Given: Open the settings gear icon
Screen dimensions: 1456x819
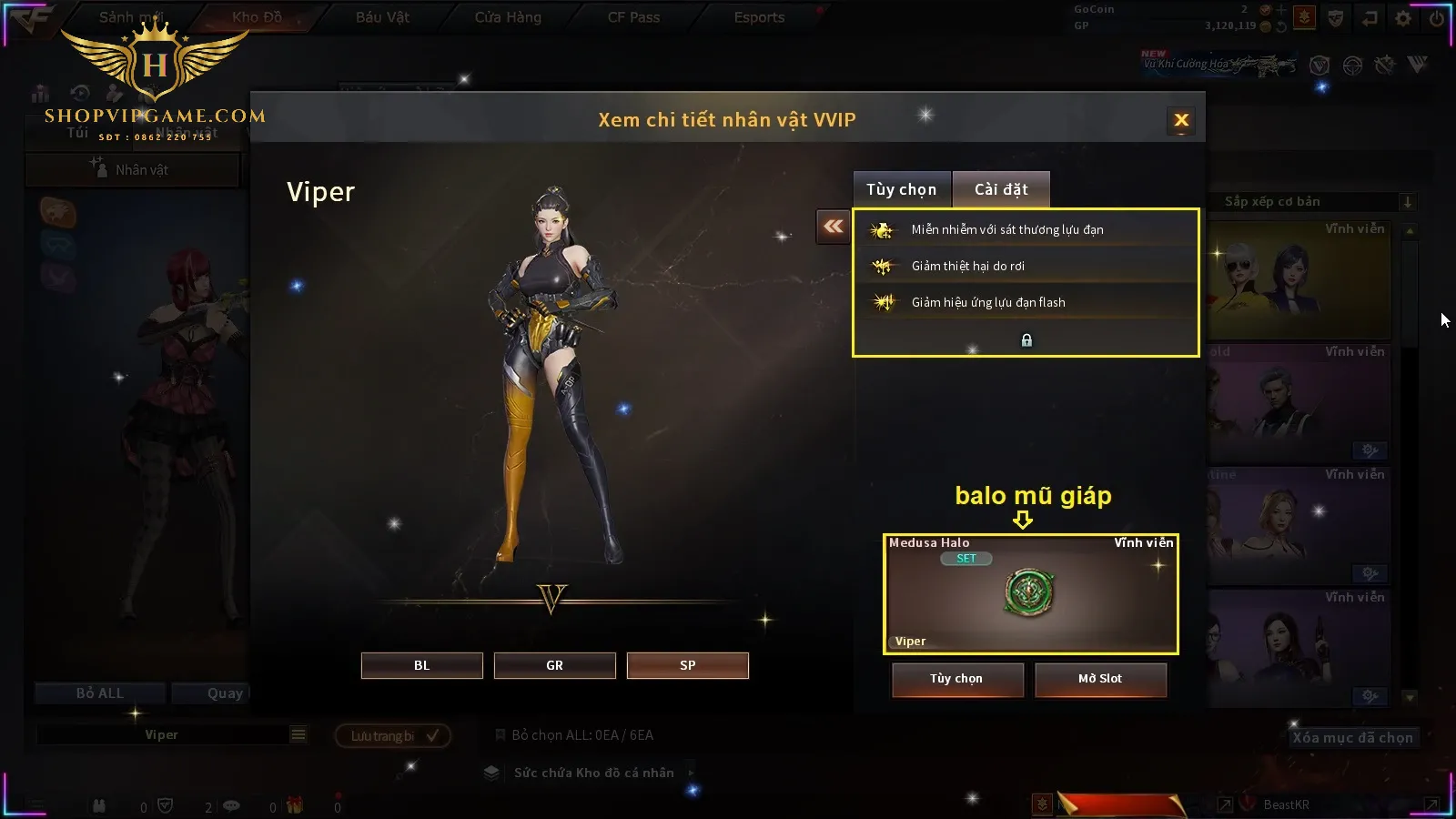Looking at the screenshot, I should tap(1403, 18).
